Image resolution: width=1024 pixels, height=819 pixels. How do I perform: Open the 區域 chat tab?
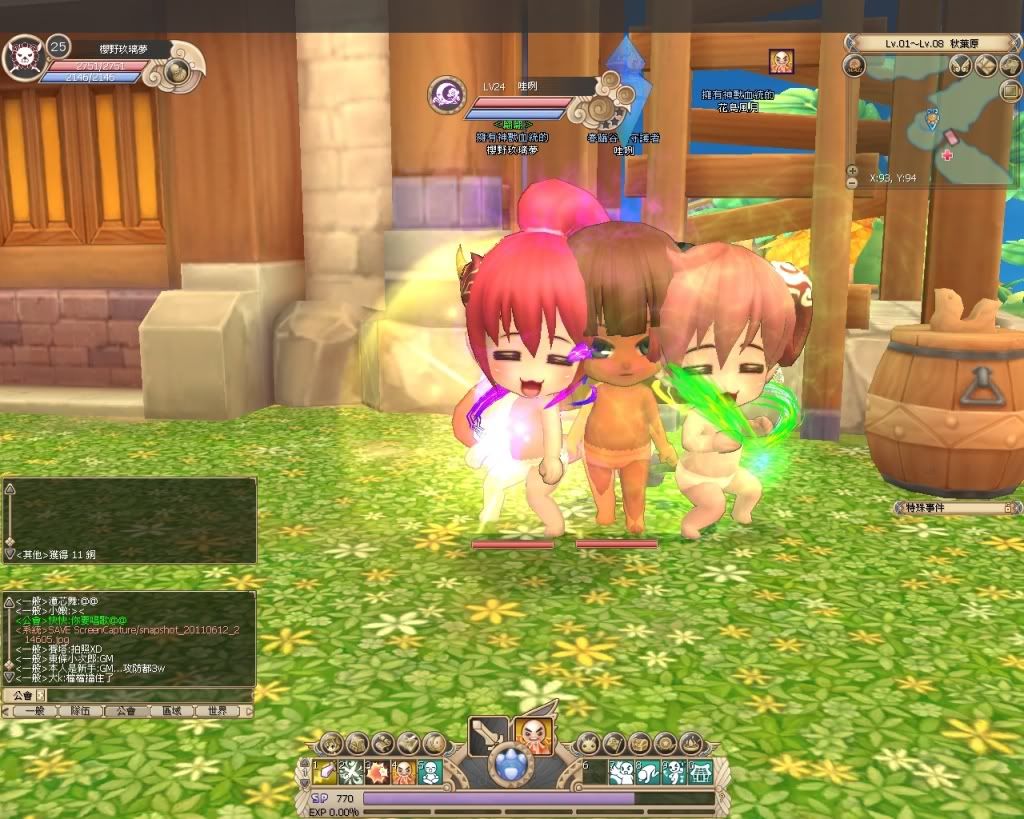pos(172,711)
